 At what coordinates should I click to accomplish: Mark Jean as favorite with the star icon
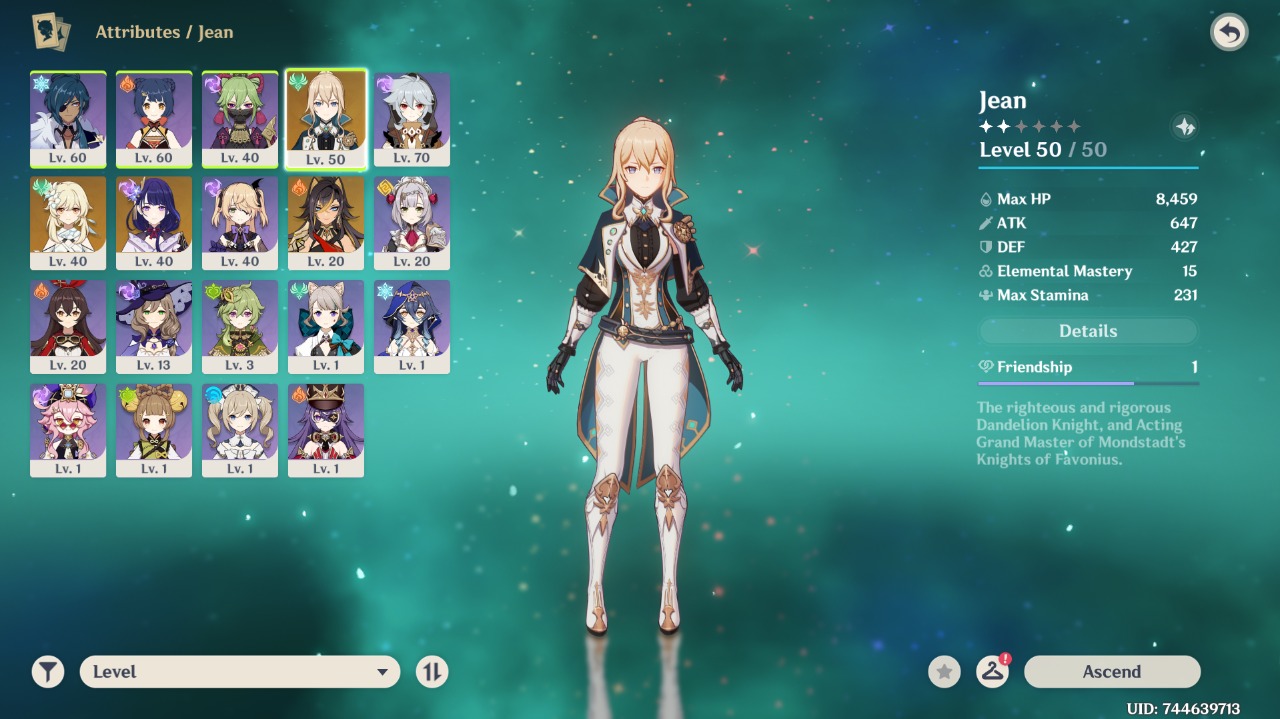pyautogui.click(x=944, y=672)
